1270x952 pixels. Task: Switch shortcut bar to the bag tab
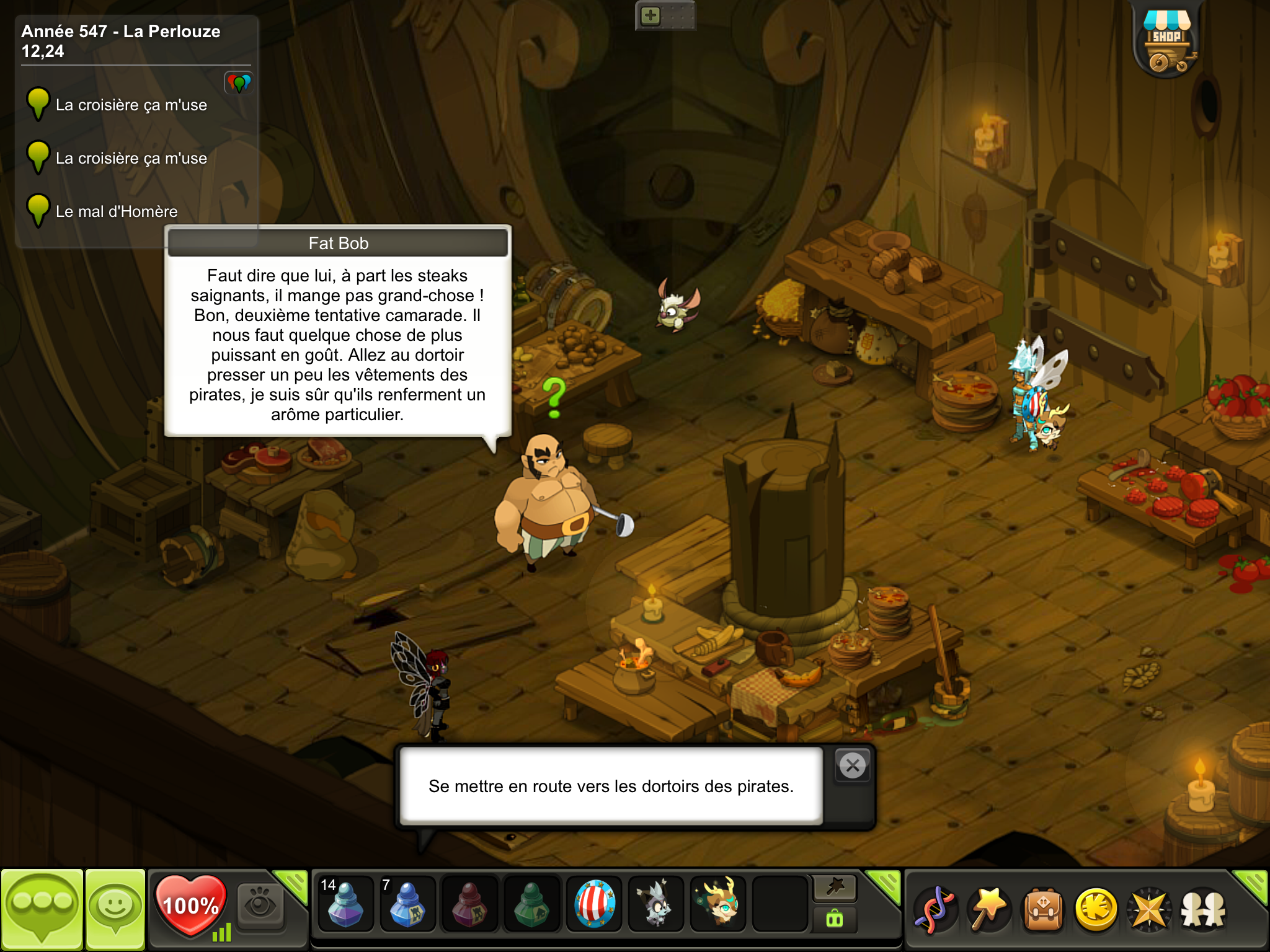pyautogui.click(x=835, y=919)
